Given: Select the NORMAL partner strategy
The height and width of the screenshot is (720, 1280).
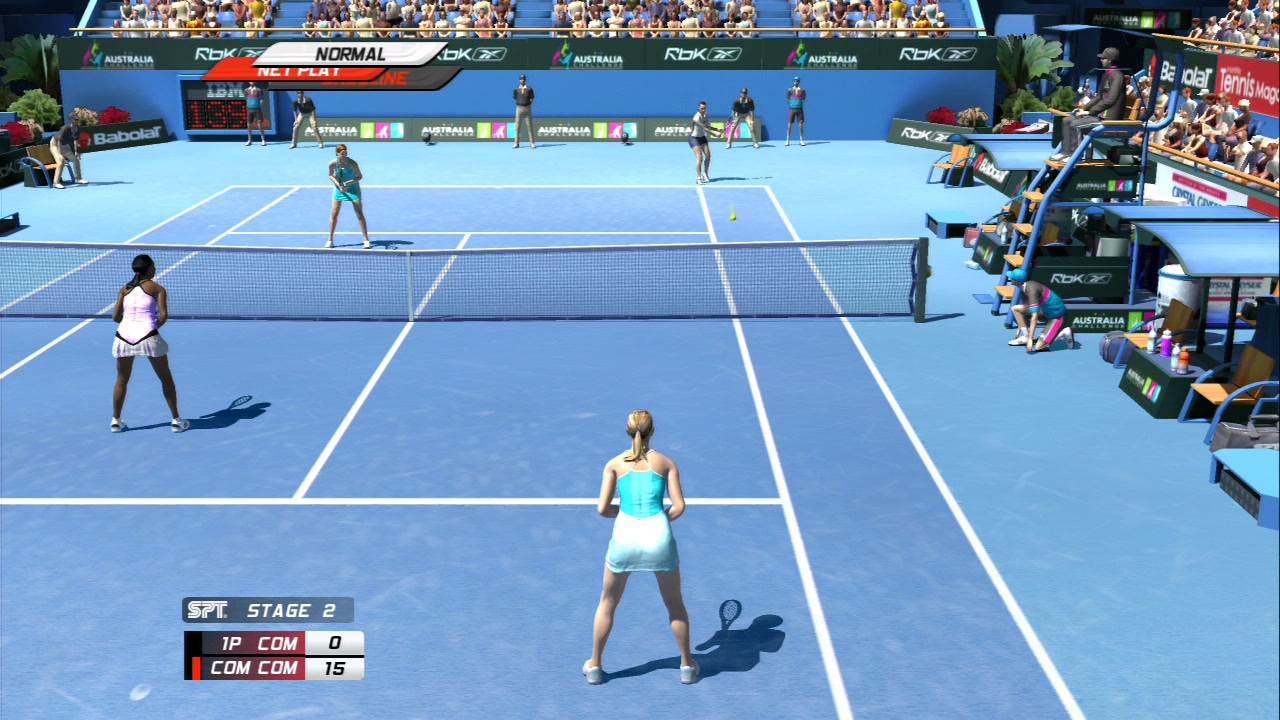Looking at the screenshot, I should 350,54.
